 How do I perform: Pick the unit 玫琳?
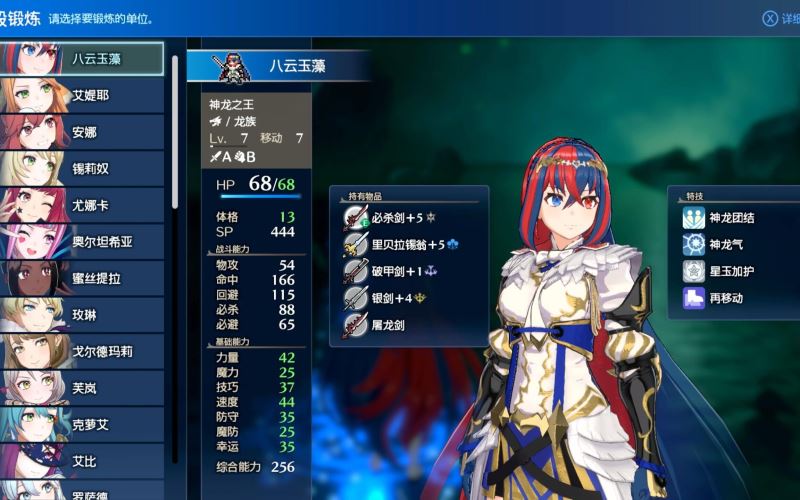85,315
